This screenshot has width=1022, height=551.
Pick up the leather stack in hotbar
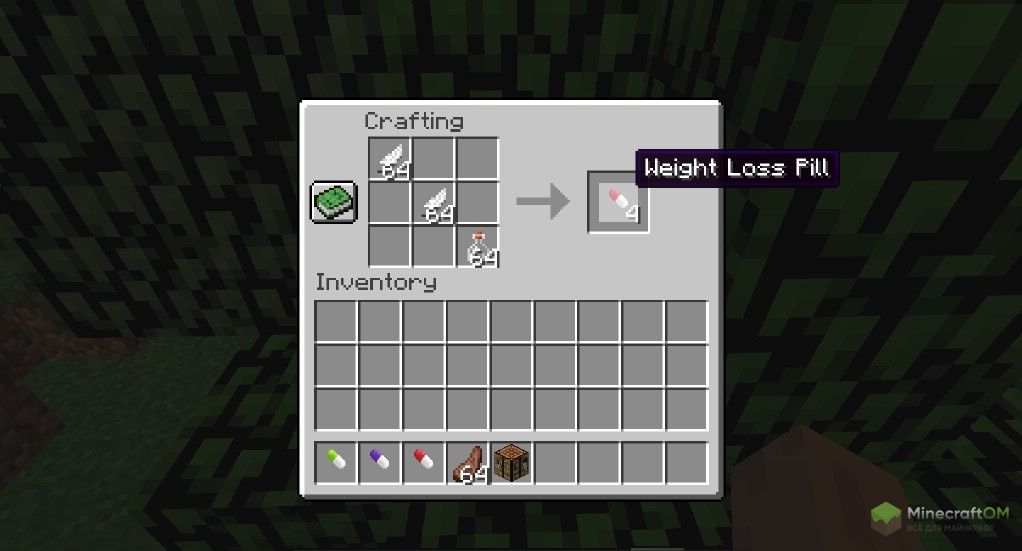pos(468,463)
